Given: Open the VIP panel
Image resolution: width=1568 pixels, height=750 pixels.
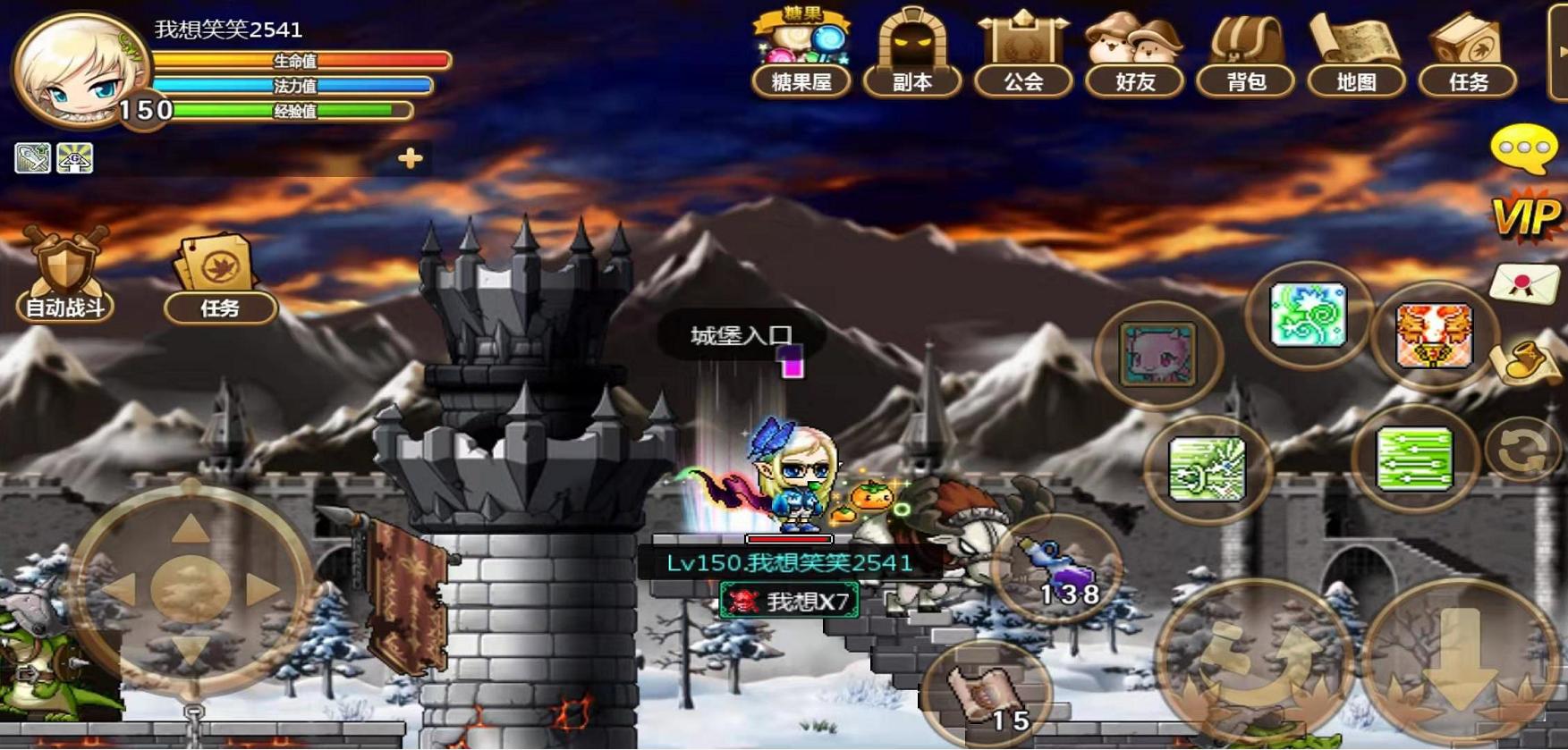Looking at the screenshot, I should pos(1525,216).
